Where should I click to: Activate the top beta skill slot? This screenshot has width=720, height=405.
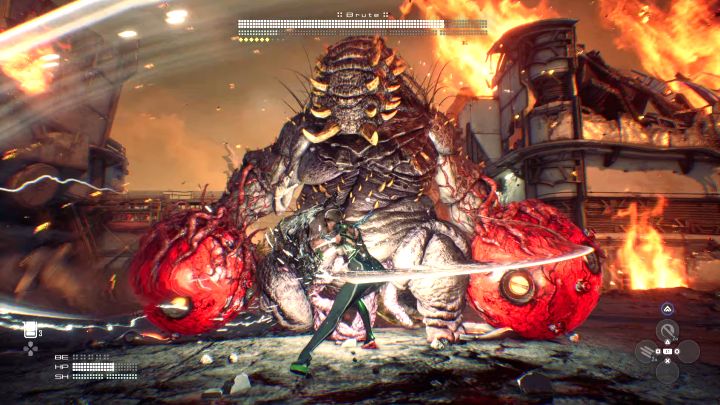click(666, 330)
